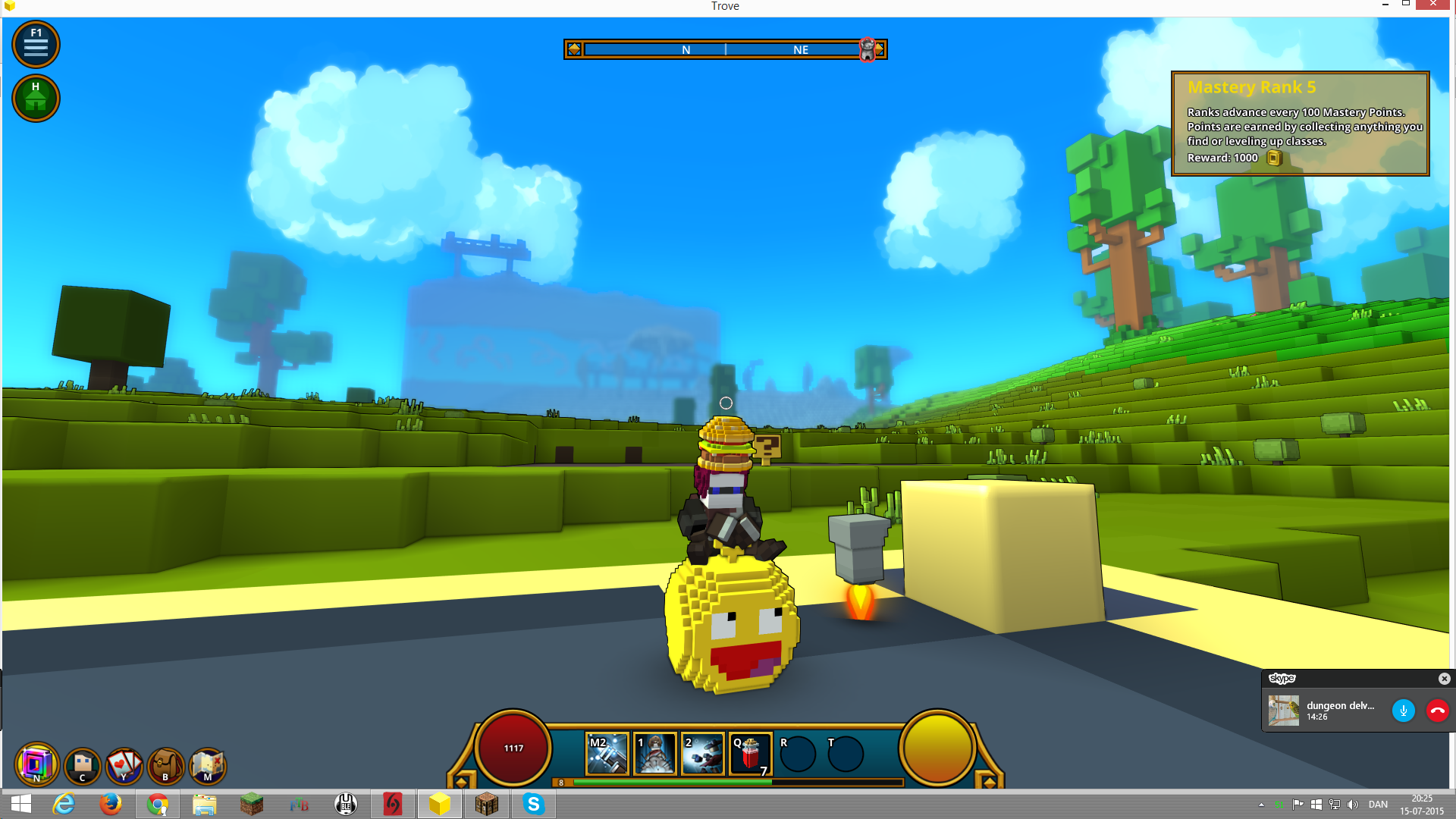Hang up the Skype call
The image size is (1456, 819).
tap(1437, 711)
